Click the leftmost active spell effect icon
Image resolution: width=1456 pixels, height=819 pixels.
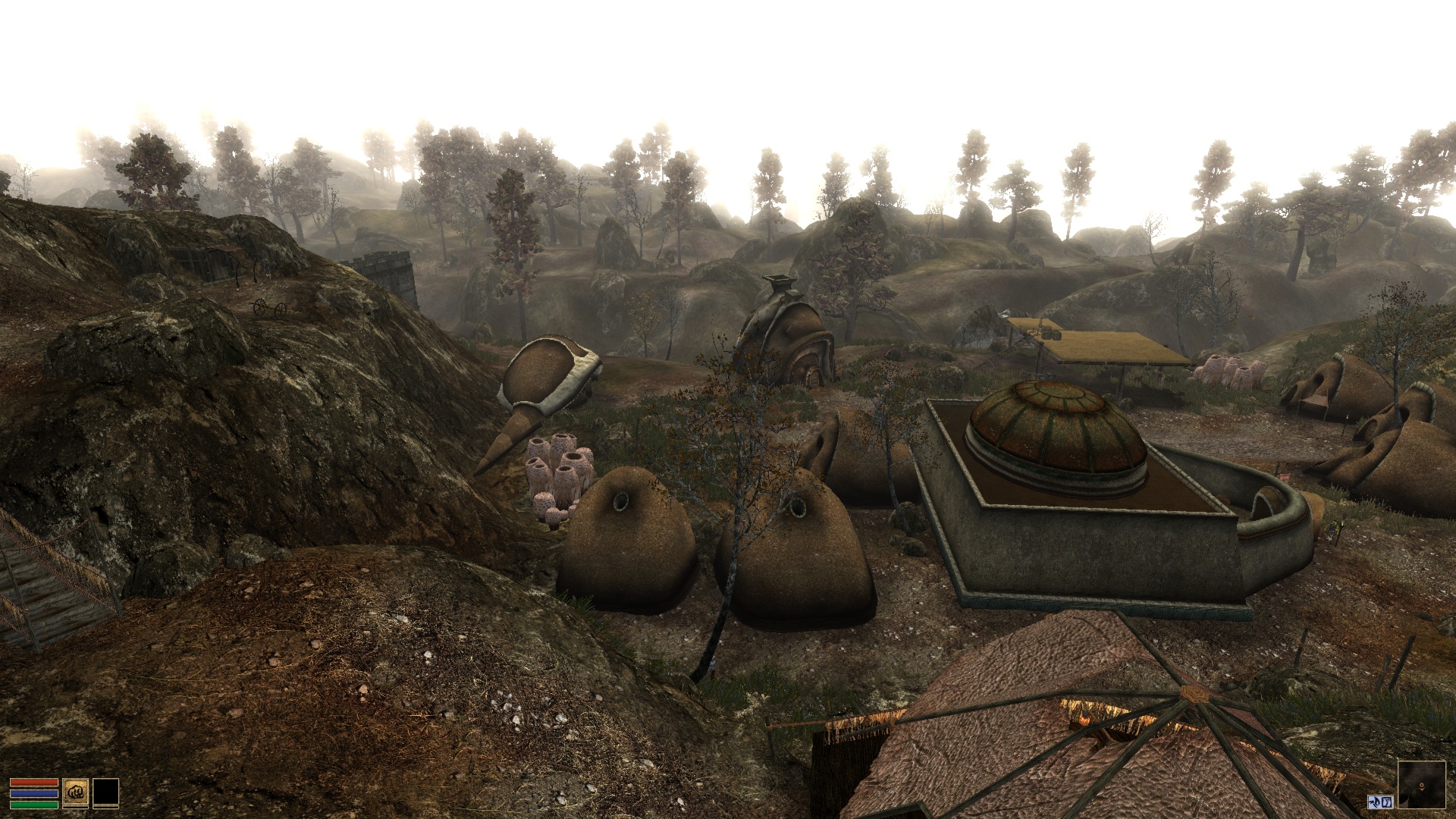(1376, 802)
